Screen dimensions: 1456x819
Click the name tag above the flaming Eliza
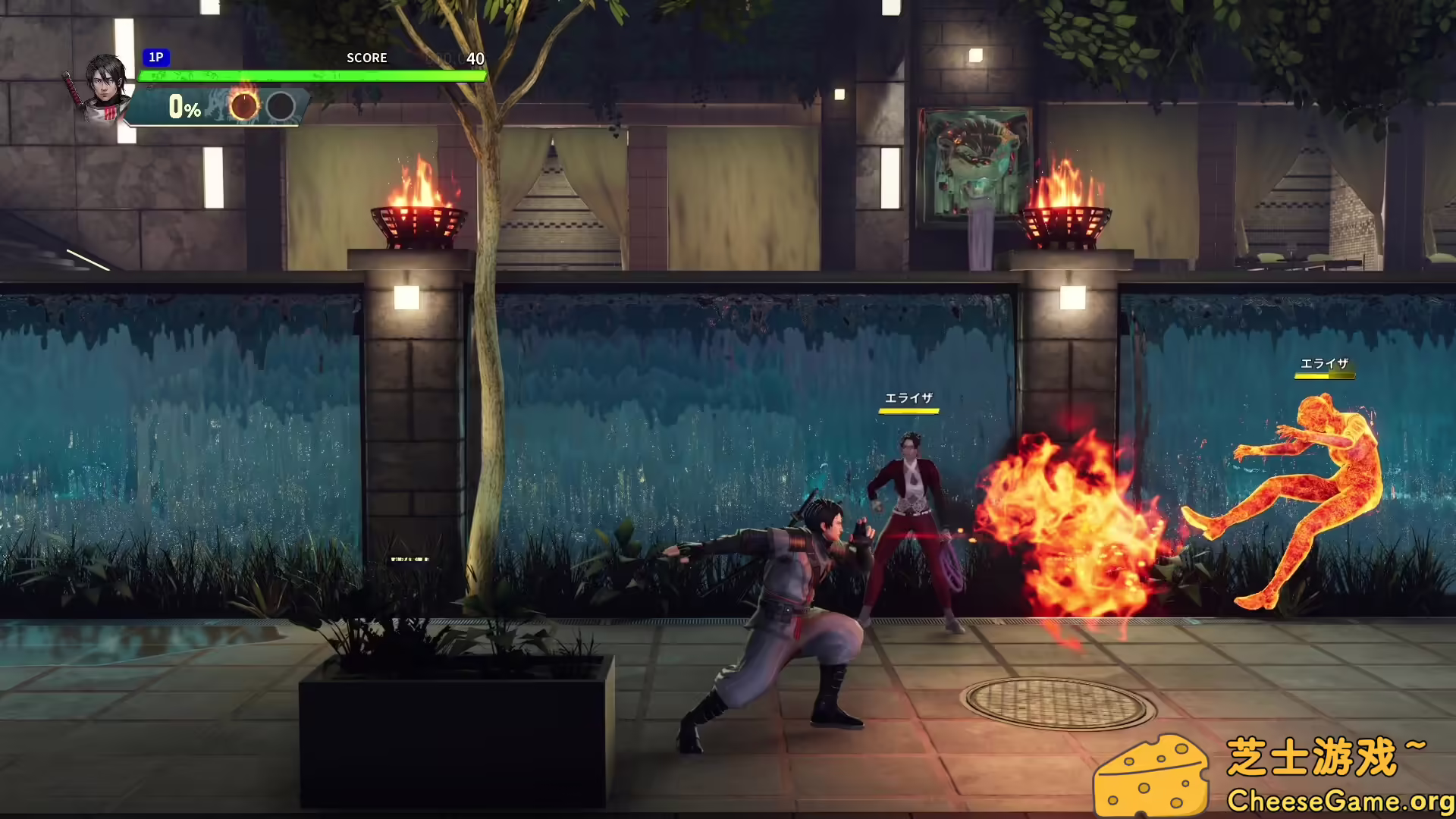pyautogui.click(x=1324, y=363)
